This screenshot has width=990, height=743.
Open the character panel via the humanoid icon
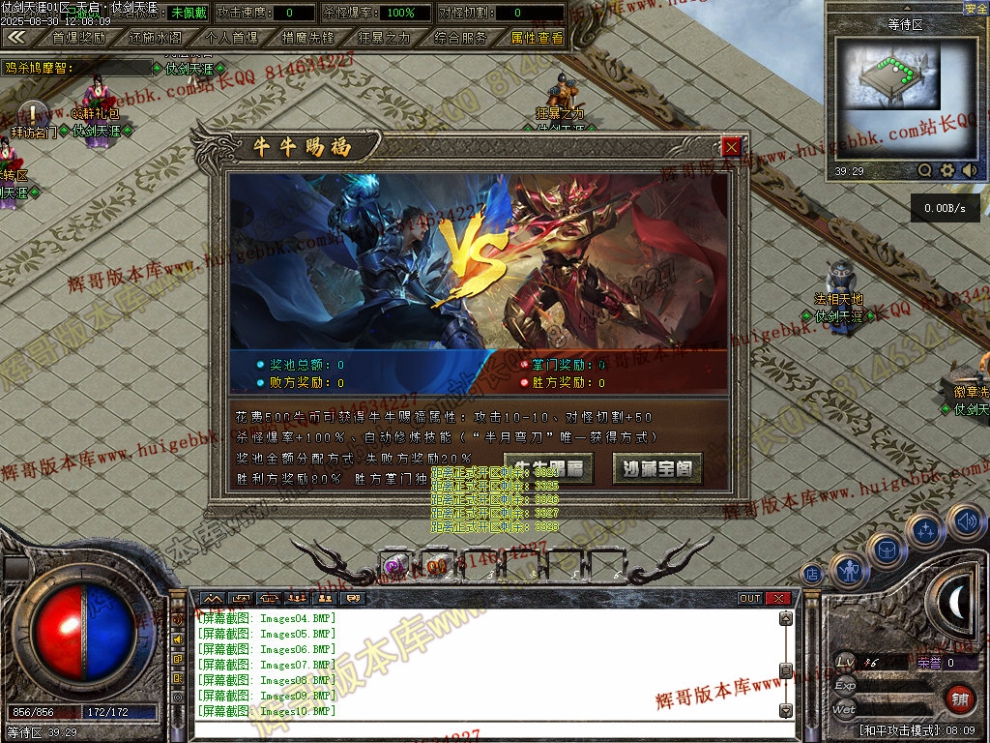point(848,571)
